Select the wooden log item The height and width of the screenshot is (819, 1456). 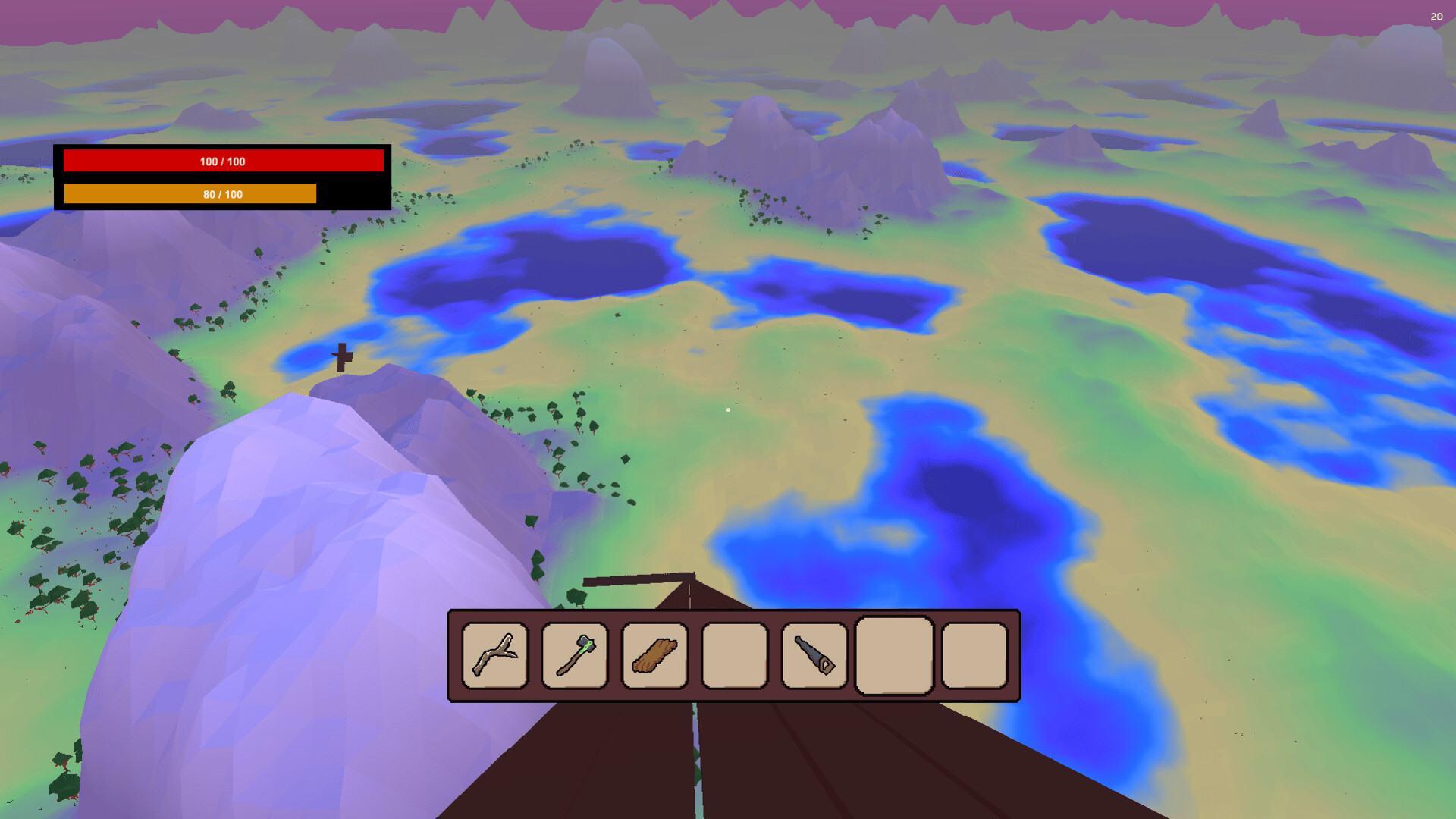pyautogui.click(x=654, y=657)
